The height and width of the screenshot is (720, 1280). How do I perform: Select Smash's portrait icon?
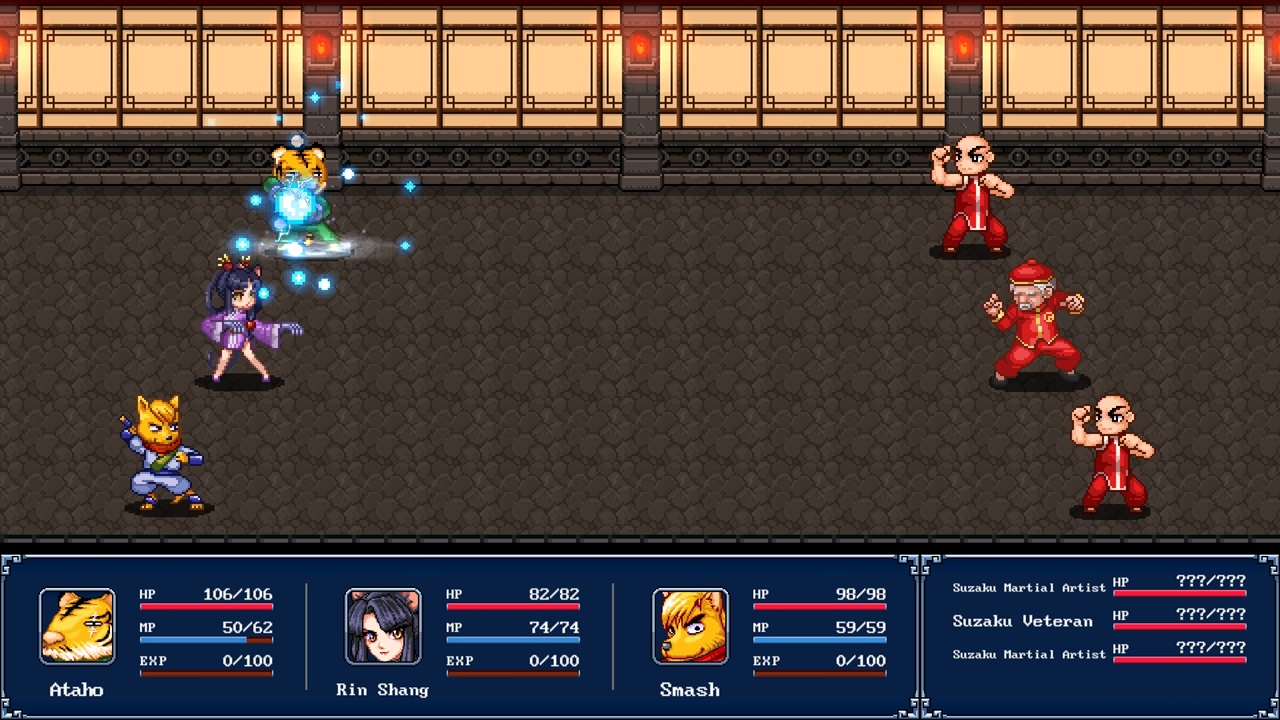(x=690, y=625)
